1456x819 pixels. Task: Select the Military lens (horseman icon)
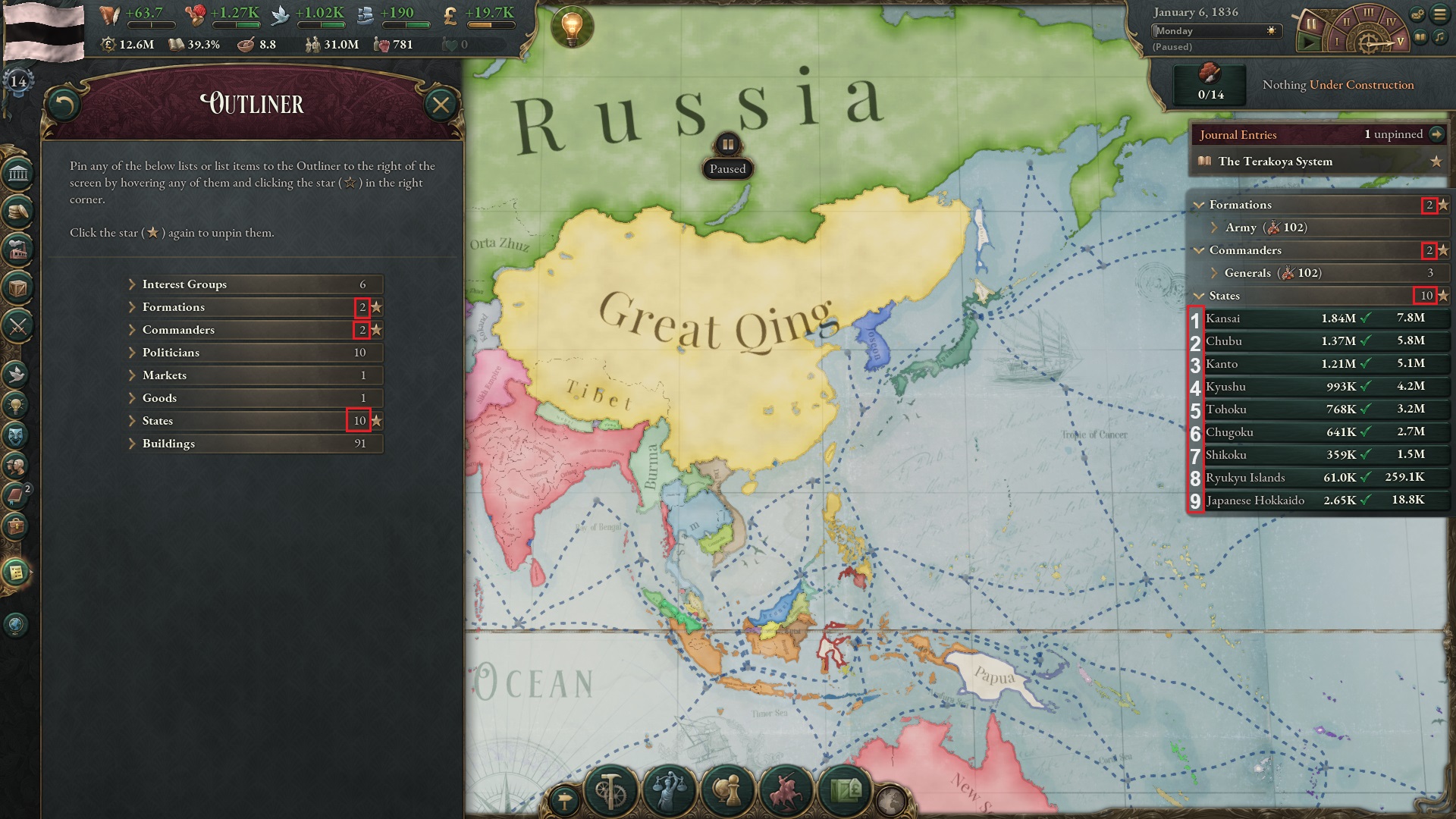tap(785, 792)
